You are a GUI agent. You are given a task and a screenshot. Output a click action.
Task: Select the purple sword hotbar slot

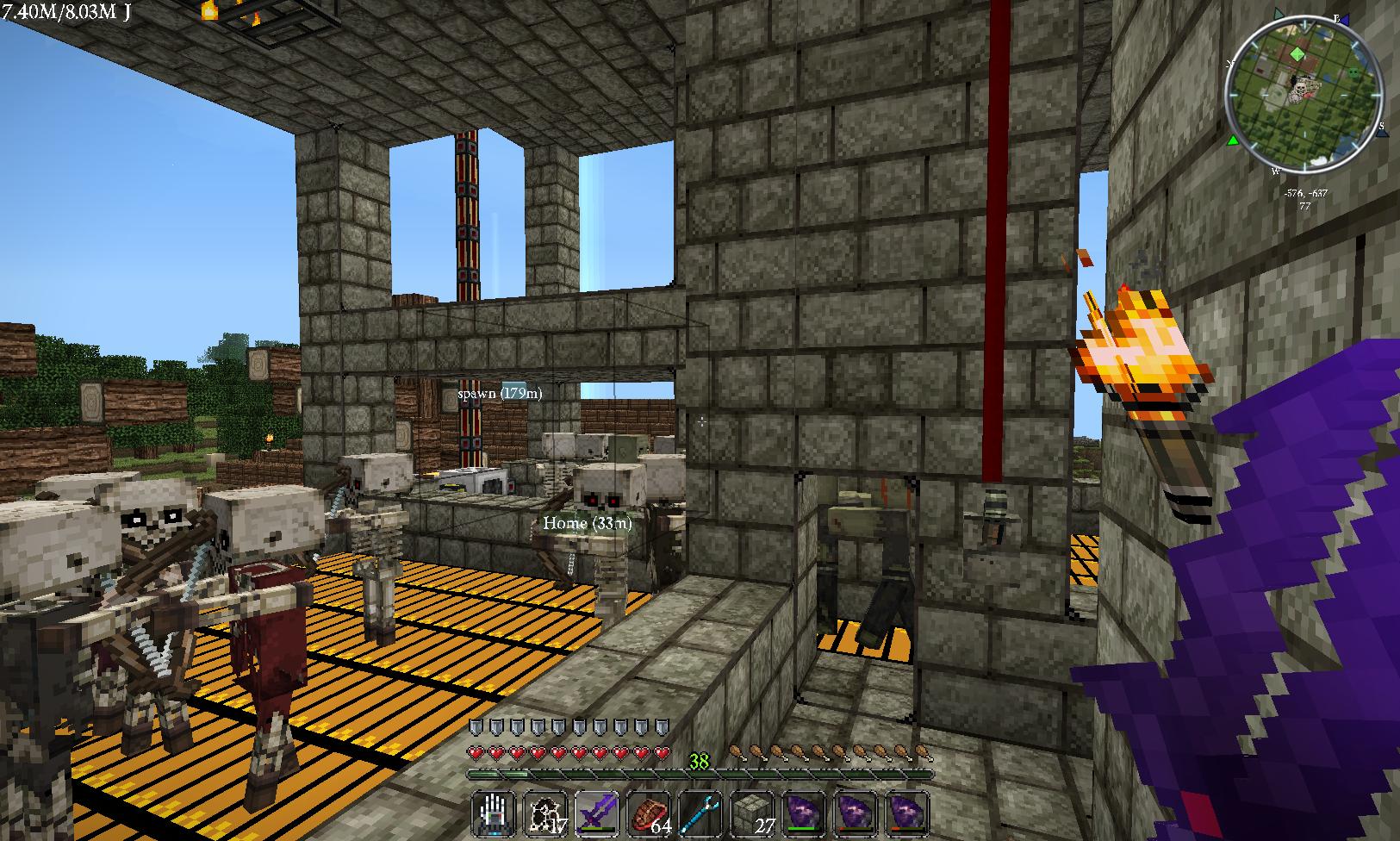pos(596,814)
